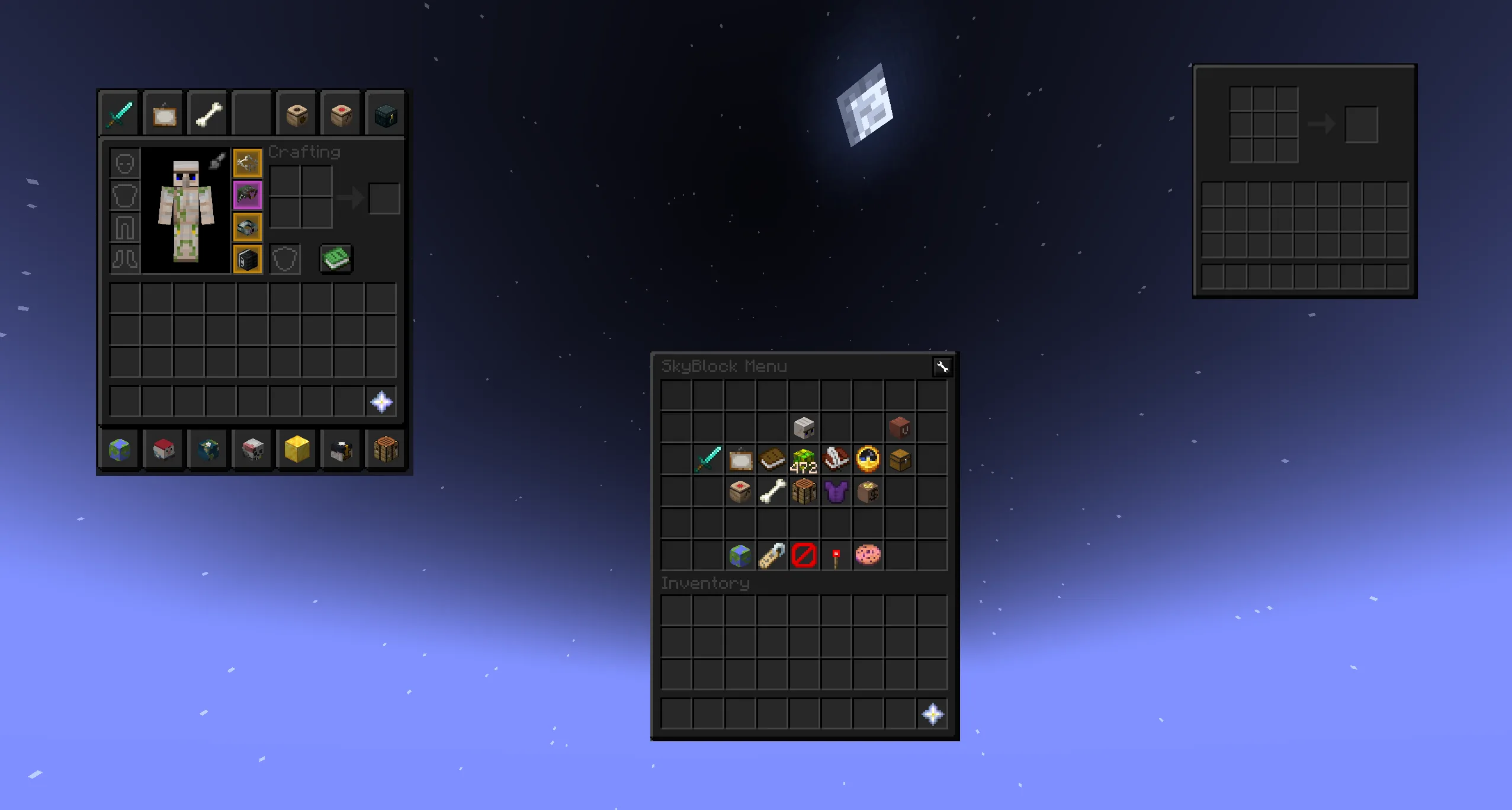Open the chest storage icon
Screen dimensions: 1512x810
pos(901,459)
